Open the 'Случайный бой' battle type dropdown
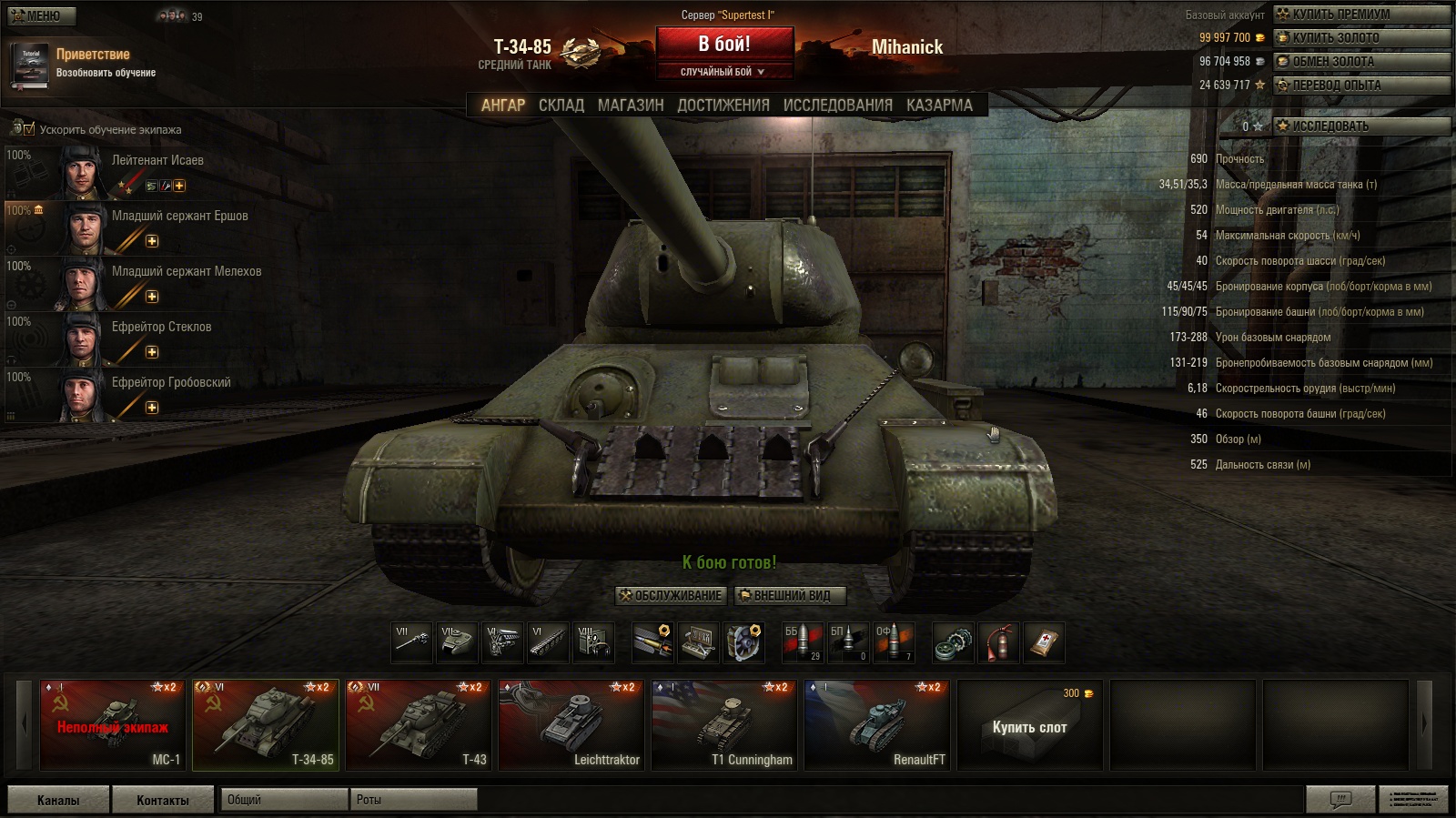 (x=724, y=72)
